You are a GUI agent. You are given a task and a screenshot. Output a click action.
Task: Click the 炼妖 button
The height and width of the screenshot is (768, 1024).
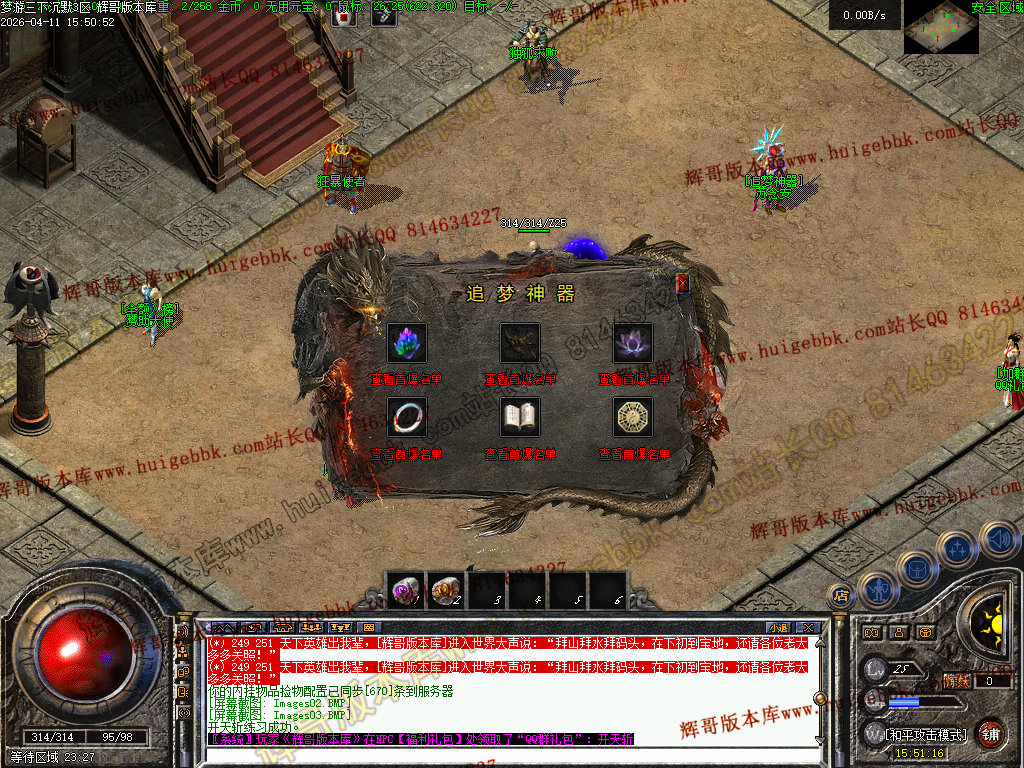coord(957,681)
